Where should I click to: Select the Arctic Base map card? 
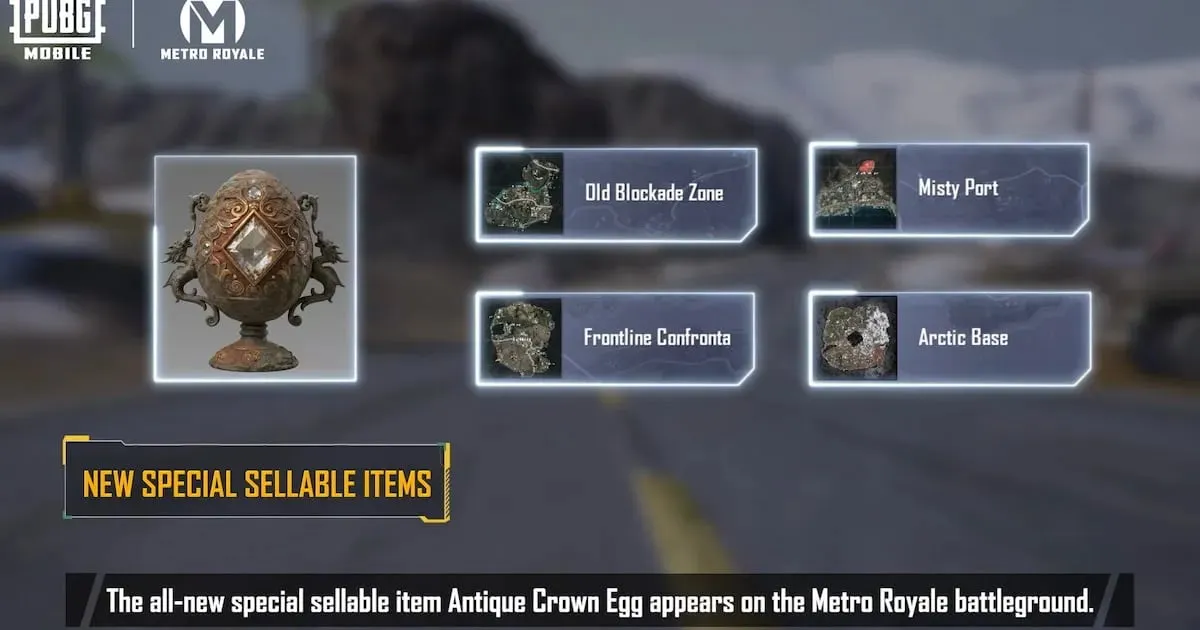pos(949,338)
